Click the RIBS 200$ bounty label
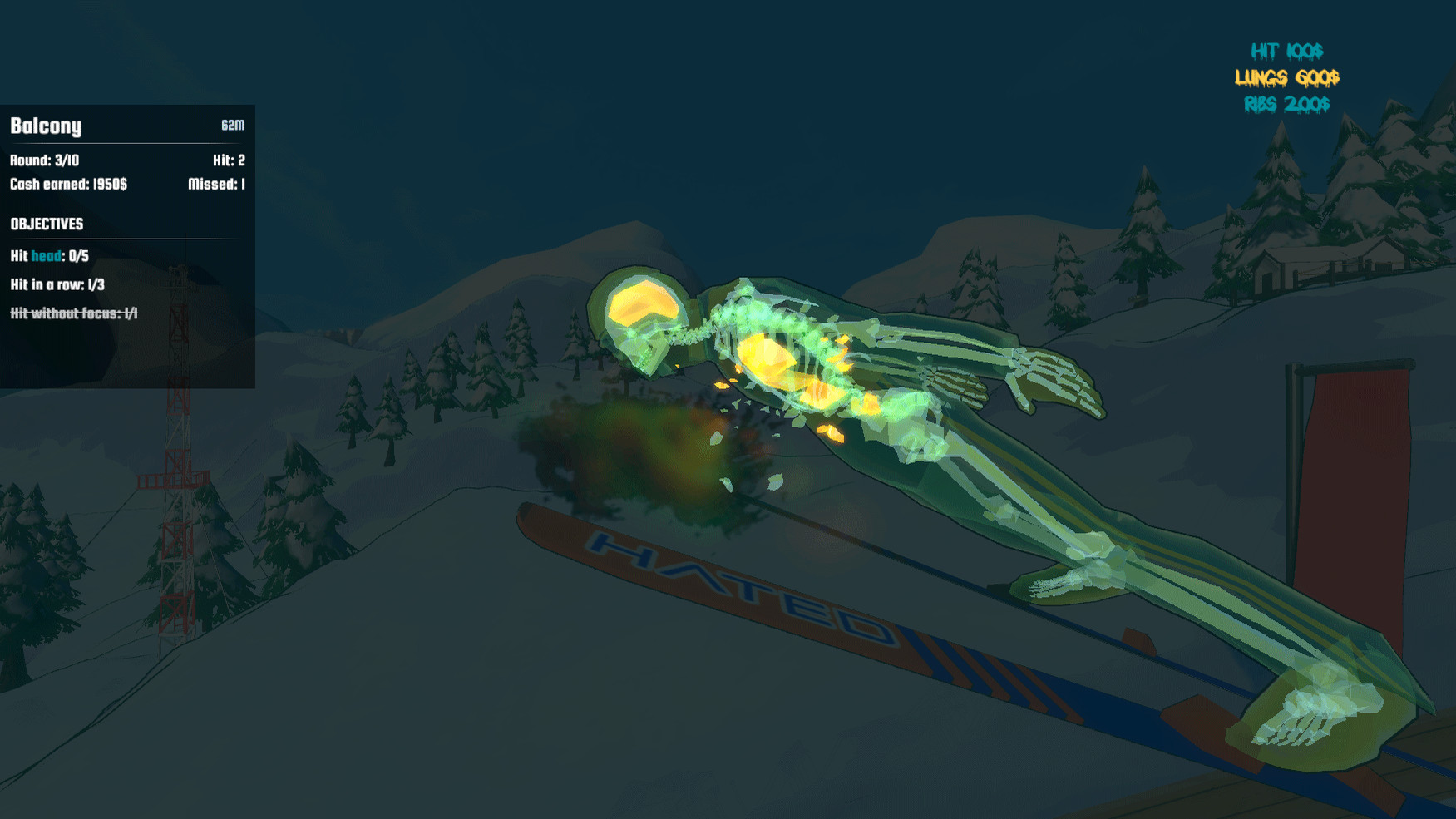 (x=1286, y=106)
